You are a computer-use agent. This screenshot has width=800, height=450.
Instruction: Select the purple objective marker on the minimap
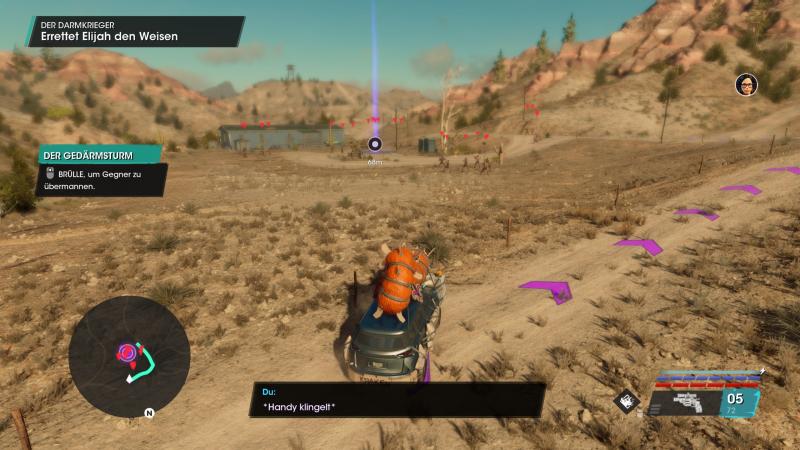pos(128,352)
